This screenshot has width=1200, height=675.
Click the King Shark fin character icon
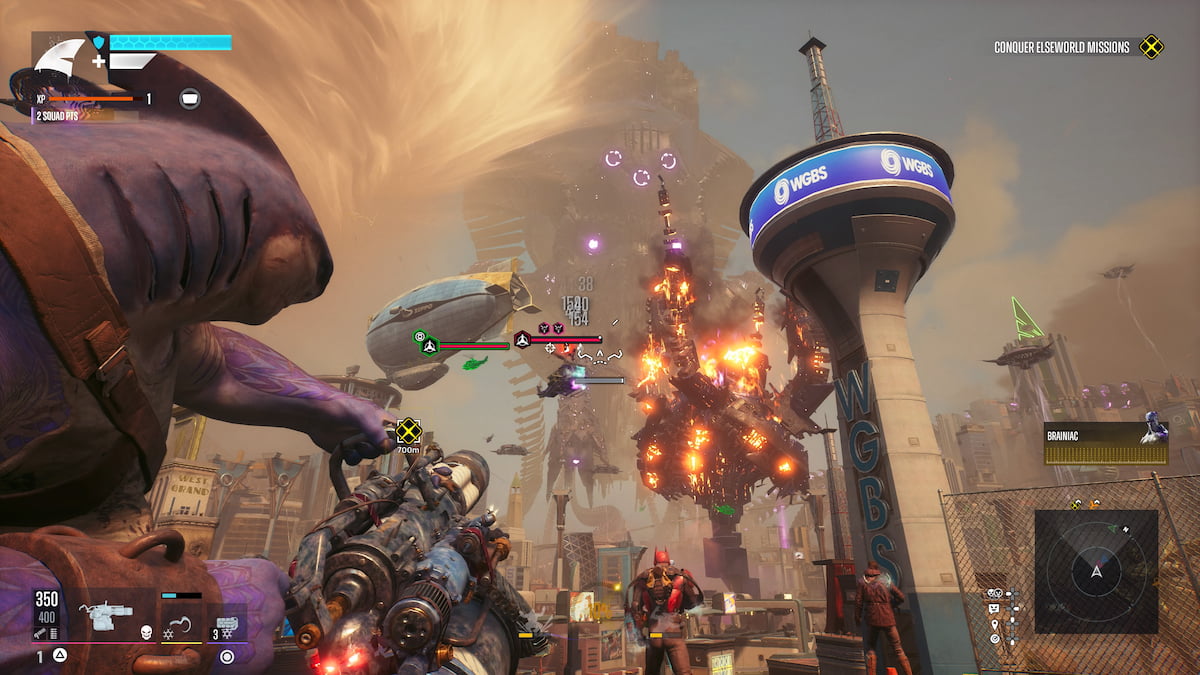point(60,58)
